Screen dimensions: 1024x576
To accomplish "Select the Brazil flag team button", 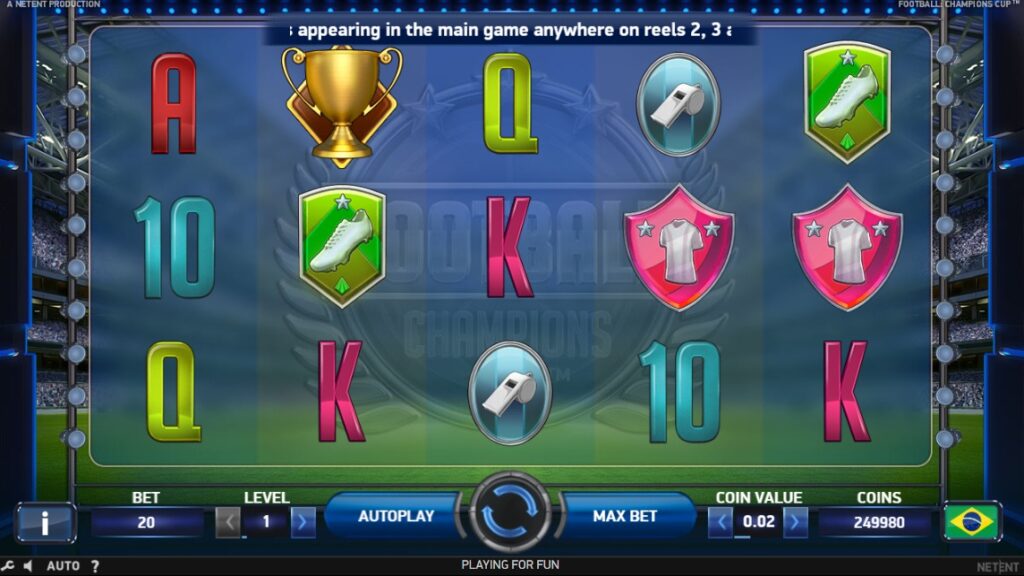I will [x=971, y=521].
